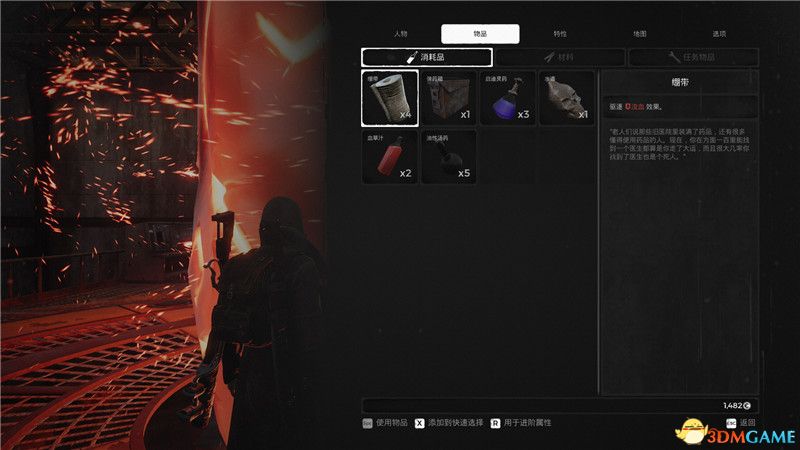The height and width of the screenshot is (450, 800).
Task: Select the 消耗品 category
Action: [427, 58]
